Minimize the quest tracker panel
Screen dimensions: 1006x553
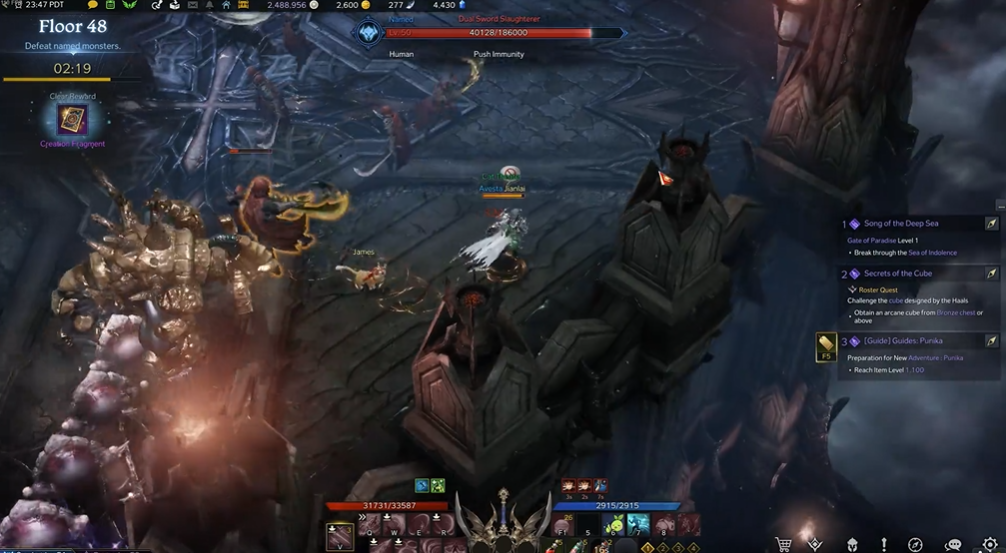999,207
